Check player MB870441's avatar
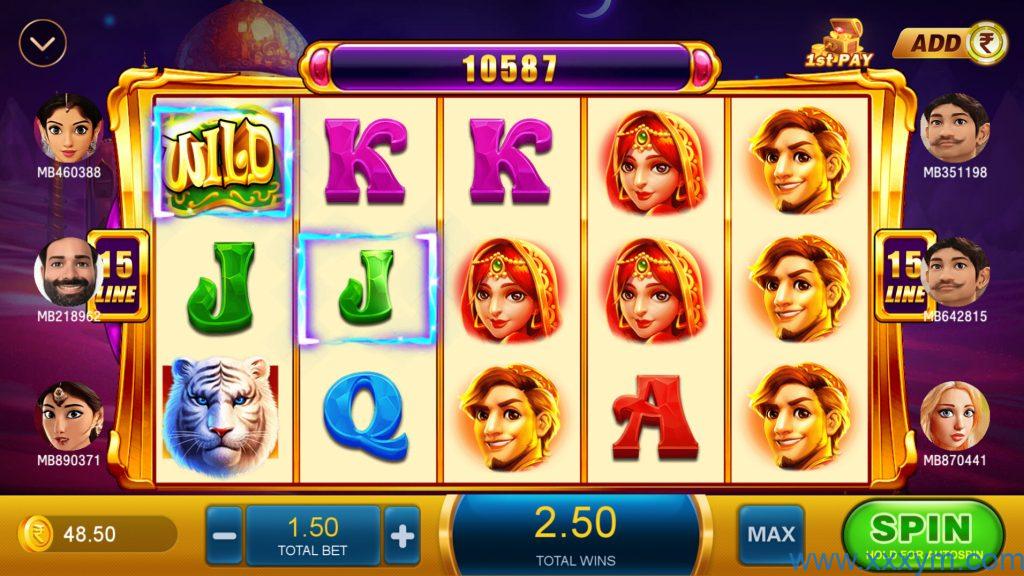This screenshot has width=1024, height=576. pyautogui.click(x=954, y=415)
